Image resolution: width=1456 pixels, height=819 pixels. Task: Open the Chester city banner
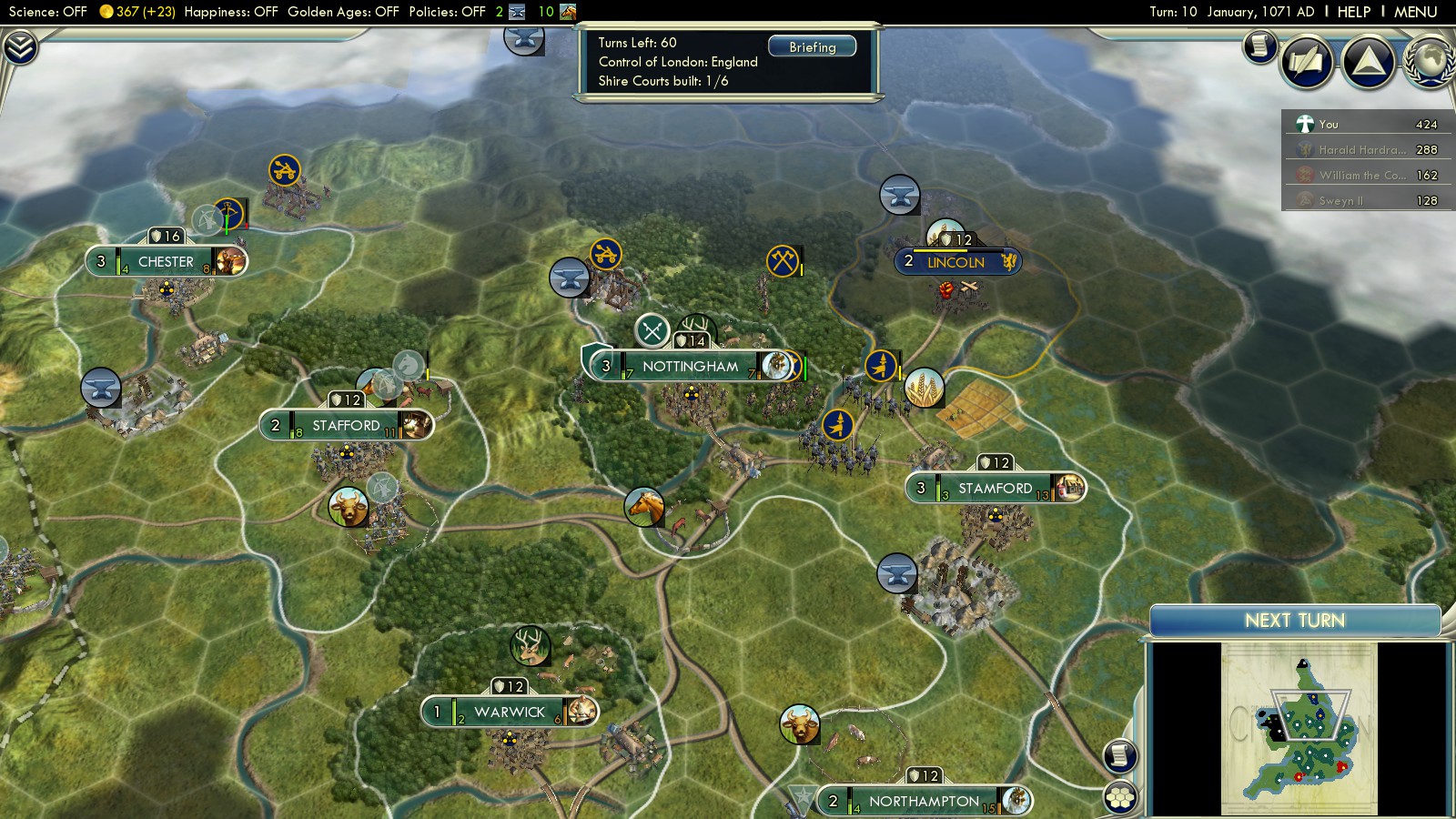coord(166,262)
